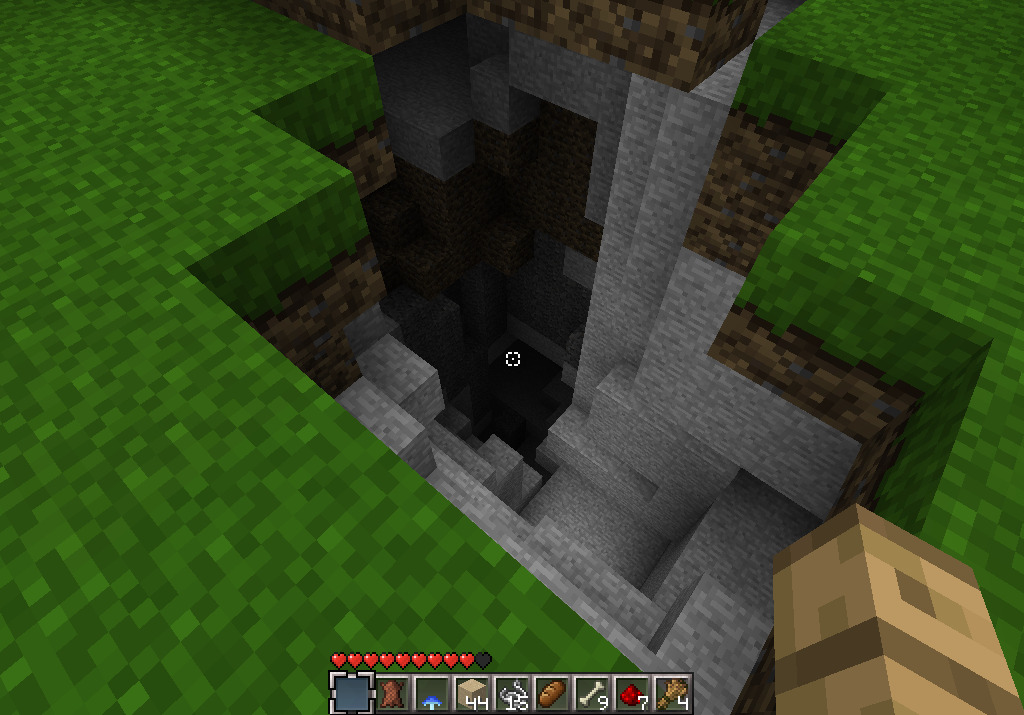Choose the bone stack of 9
The image size is (1024, 715).
click(x=591, y=693)
